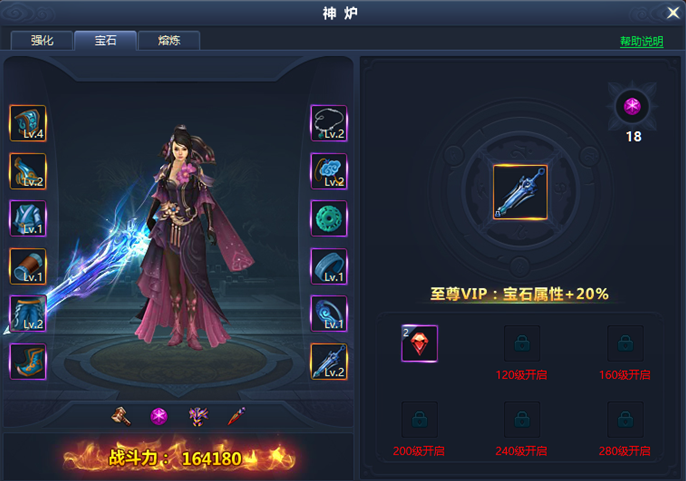Select the blue trousers equipment slot
Viewport: 686px width, 481px height.
click(28, 313)
